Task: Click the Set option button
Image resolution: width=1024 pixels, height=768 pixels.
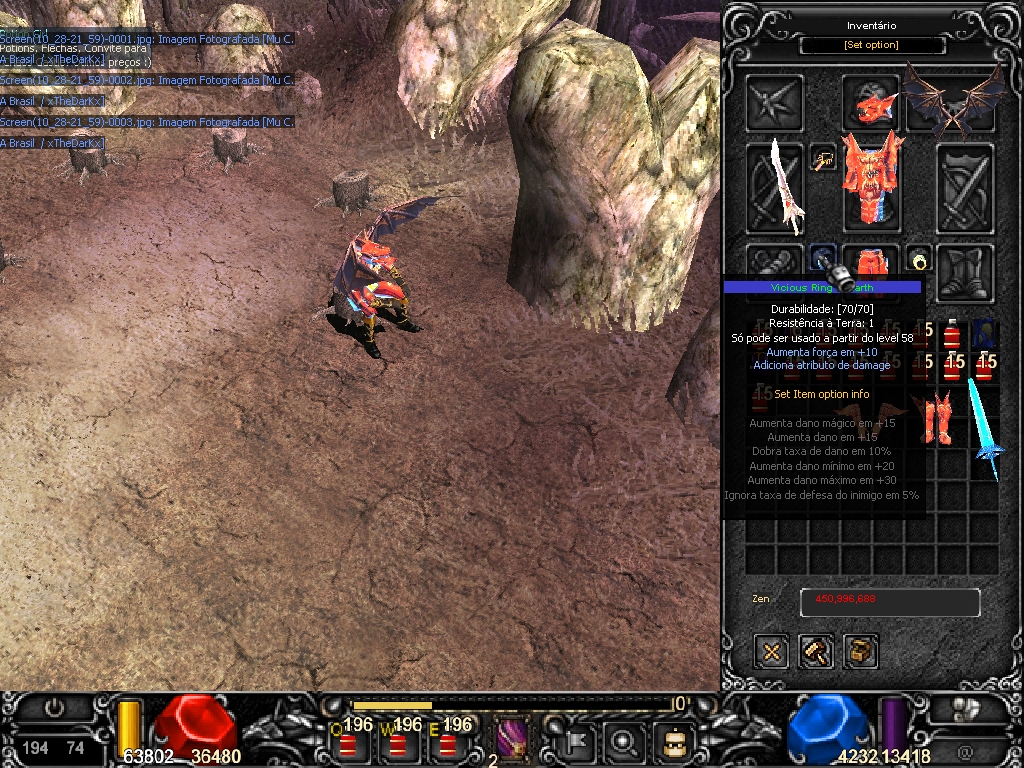Action: click(x=872, y=45)
